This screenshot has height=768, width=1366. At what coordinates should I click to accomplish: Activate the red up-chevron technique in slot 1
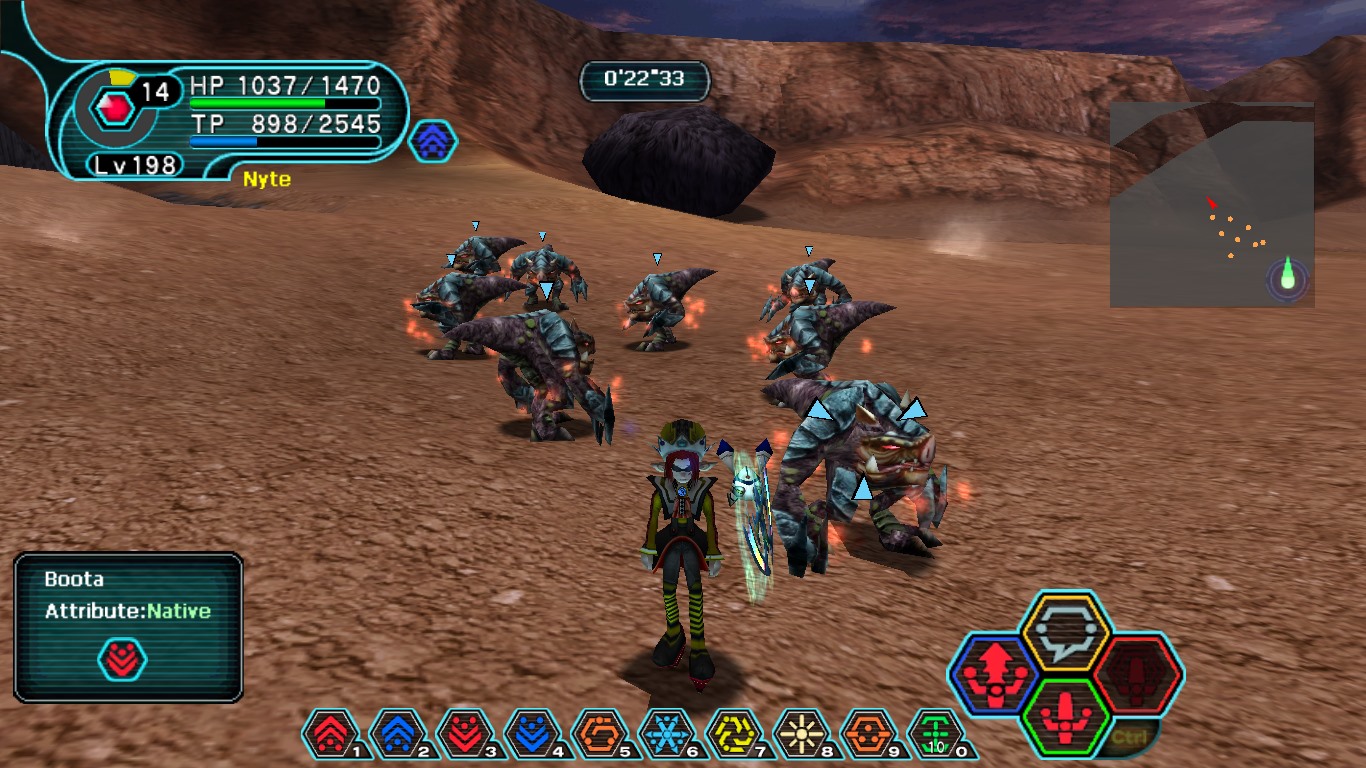click(x=331, y=734)
